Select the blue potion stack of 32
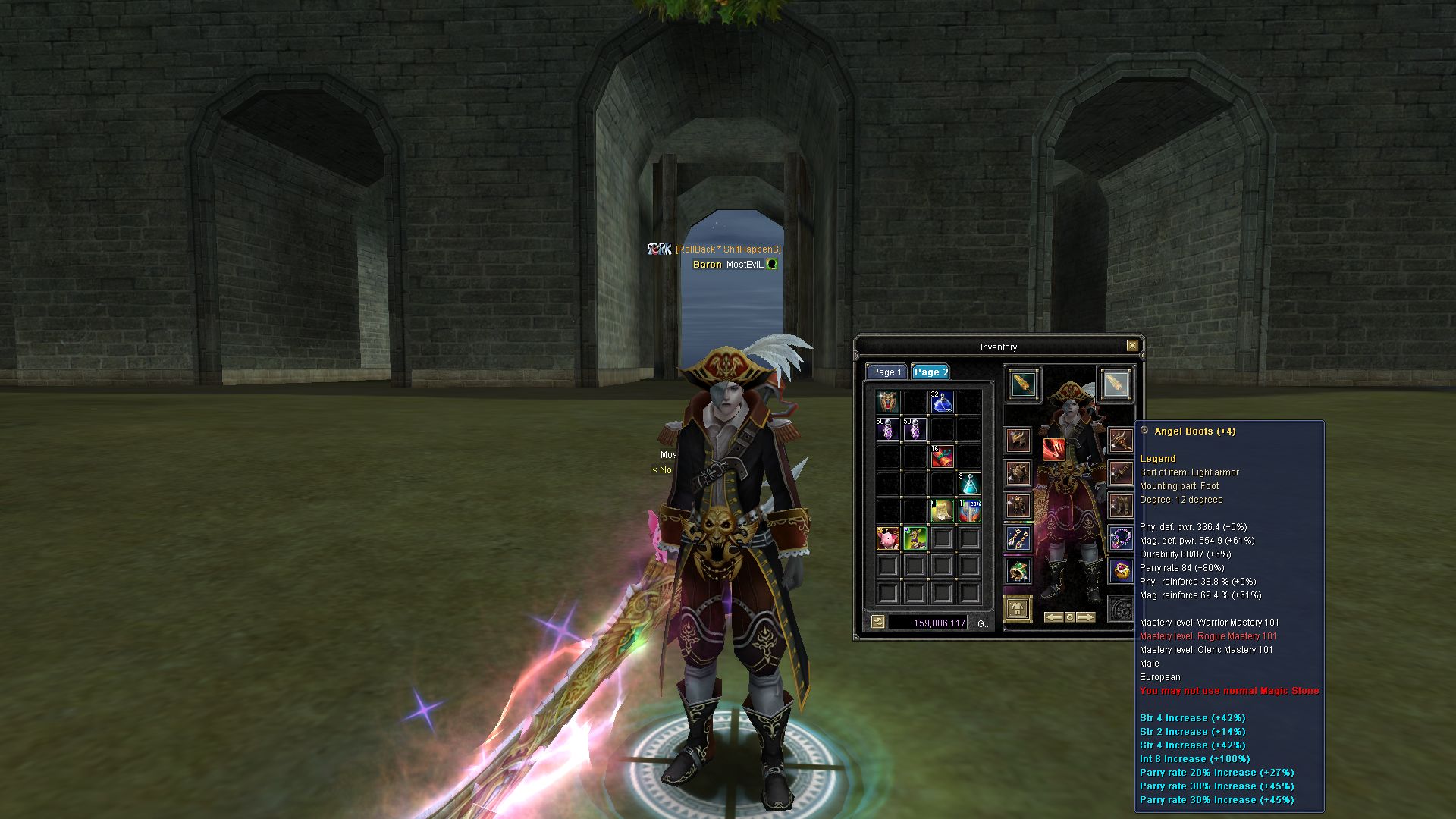 942,402
